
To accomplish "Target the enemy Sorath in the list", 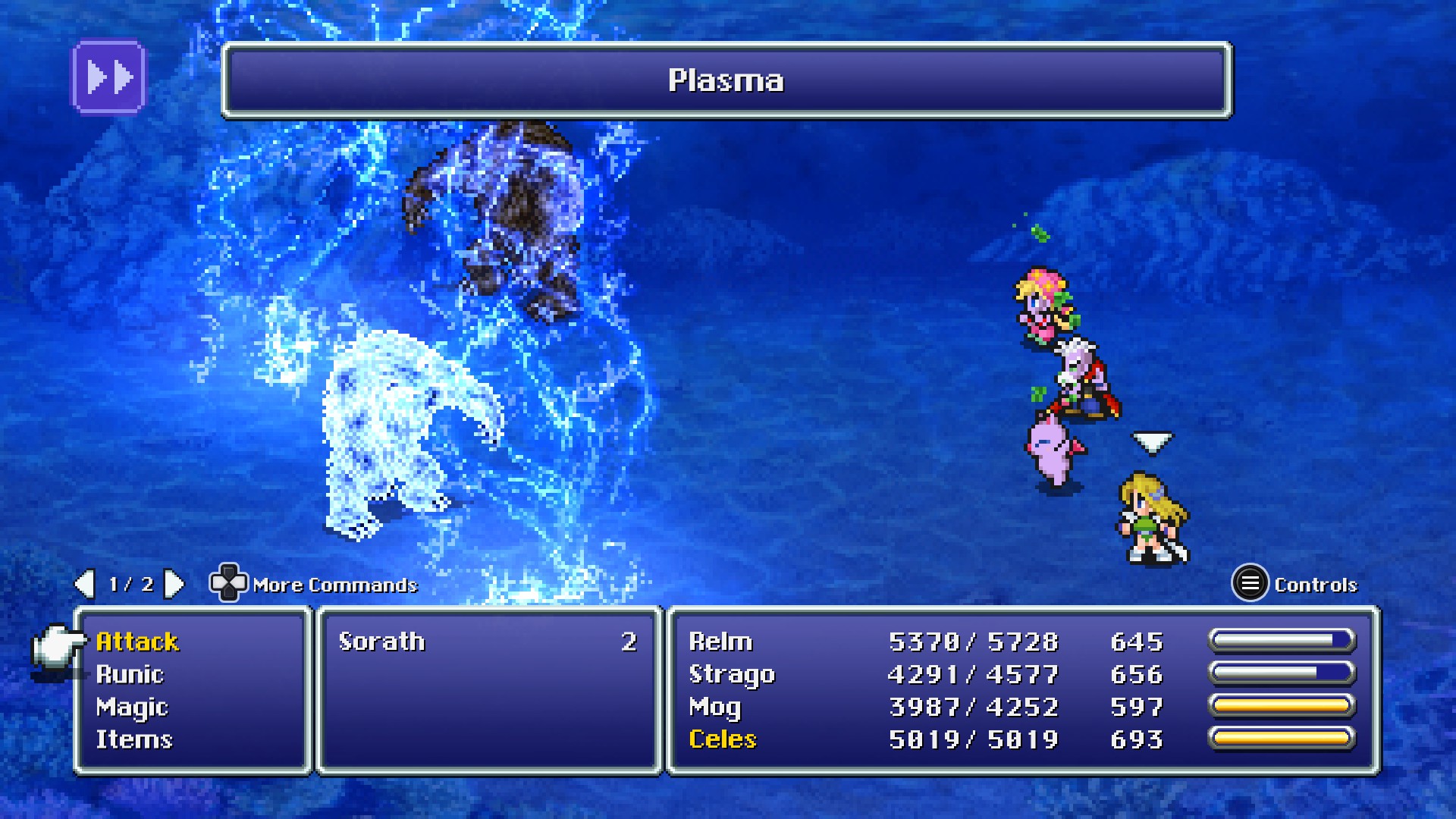I will click(382, 642).
